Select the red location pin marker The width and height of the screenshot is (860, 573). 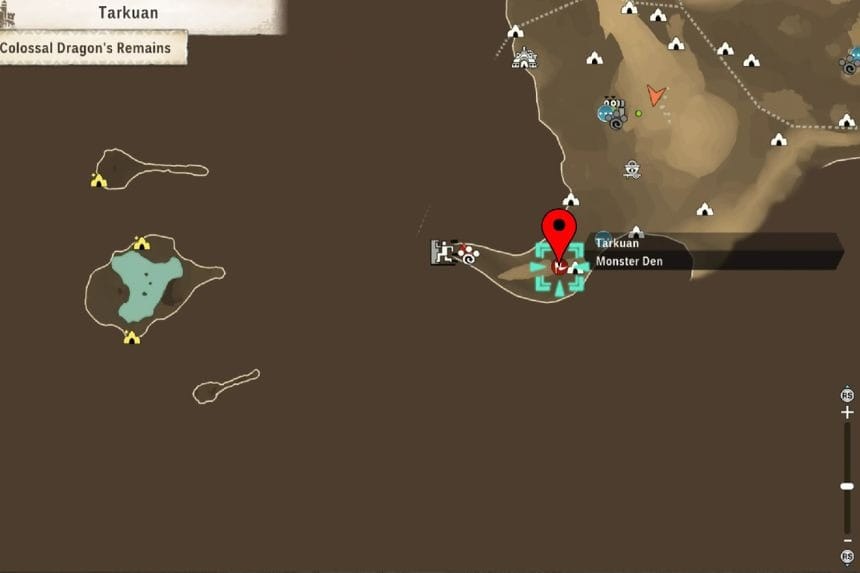[x=559, y=236]
